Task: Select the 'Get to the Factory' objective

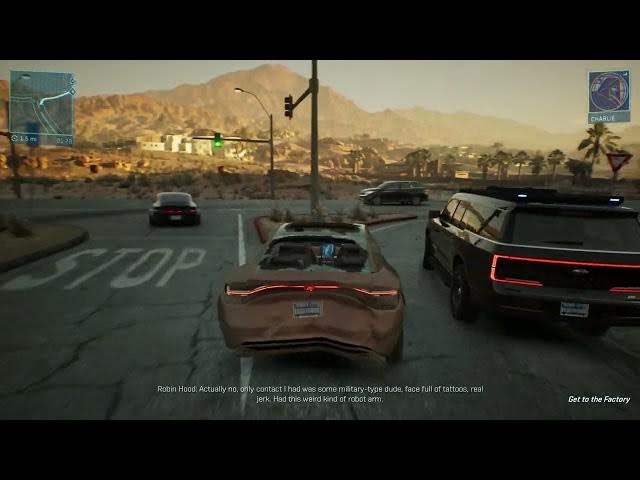Action: click(599, 399)
